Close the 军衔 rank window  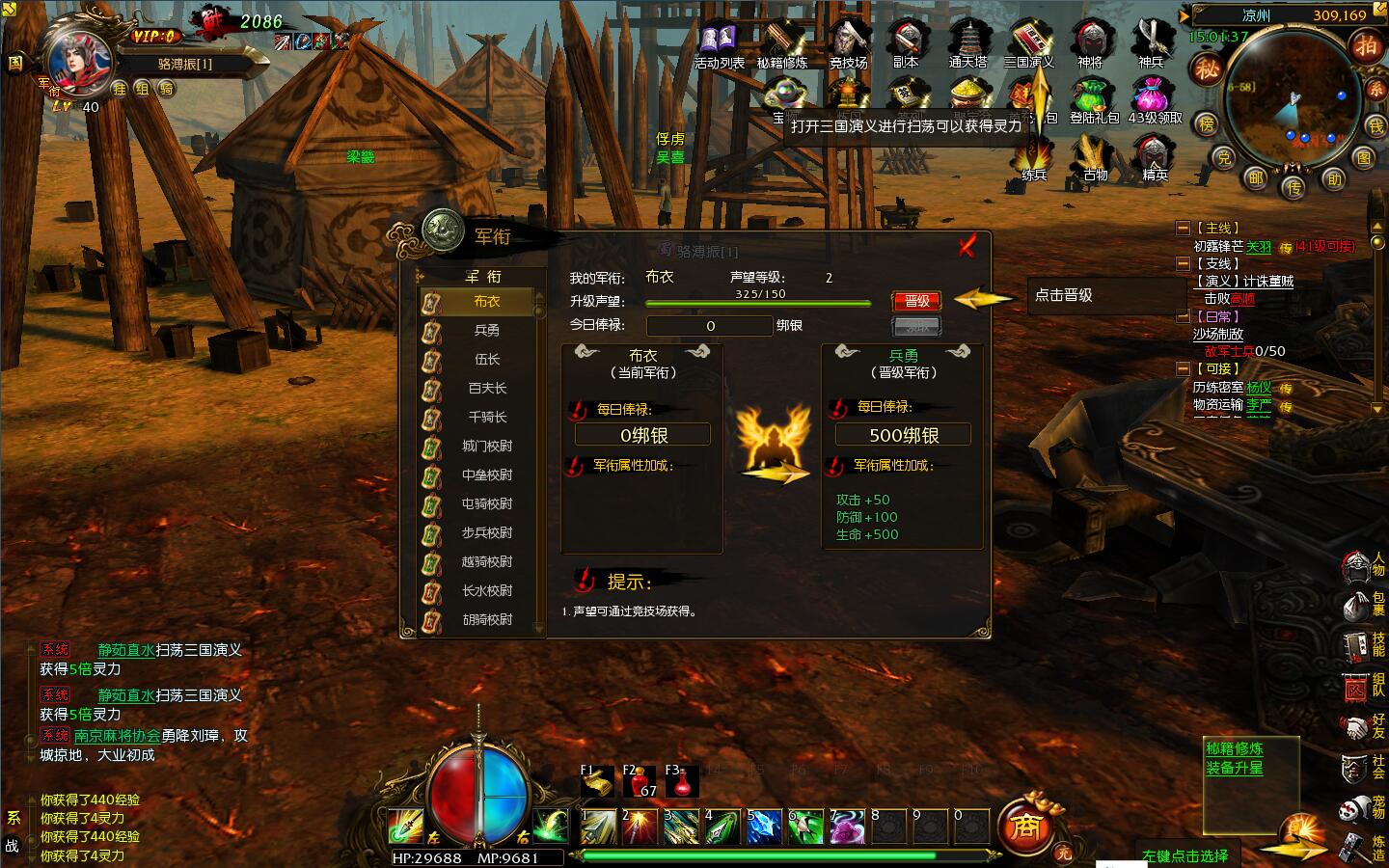[967, 246]
